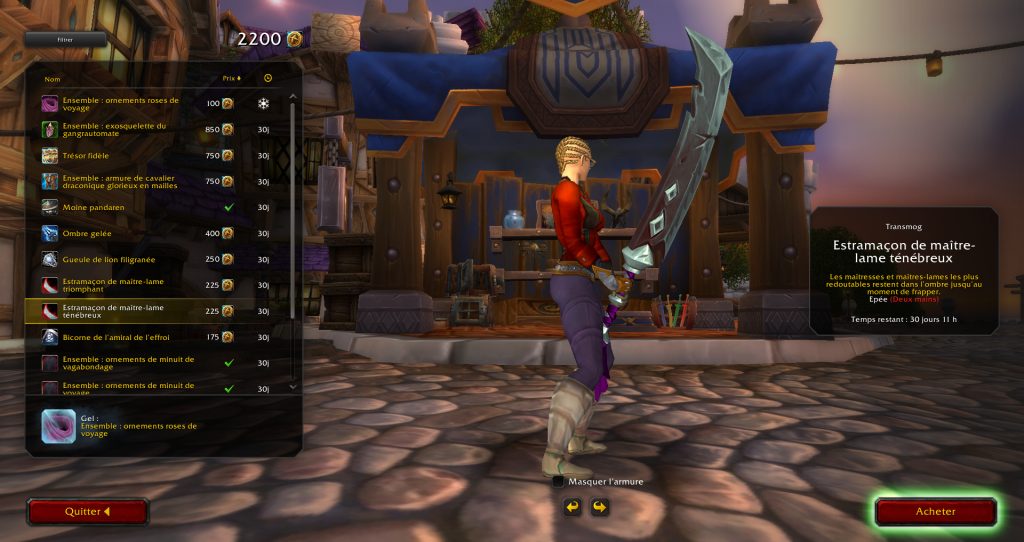Rotate the character preview right
This screenshot has height=542, width=1024.
coord(599,507)
